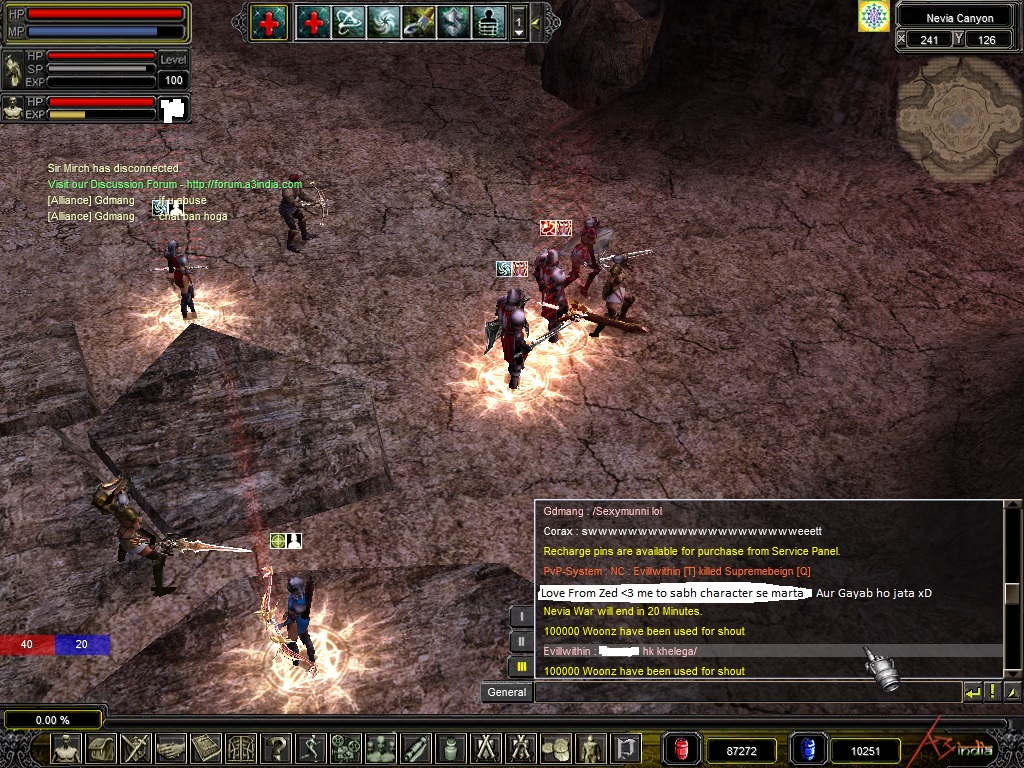Viewport: 1024px width, 768px height.
Task: Click the question mark help button
Action: [277, 748]
